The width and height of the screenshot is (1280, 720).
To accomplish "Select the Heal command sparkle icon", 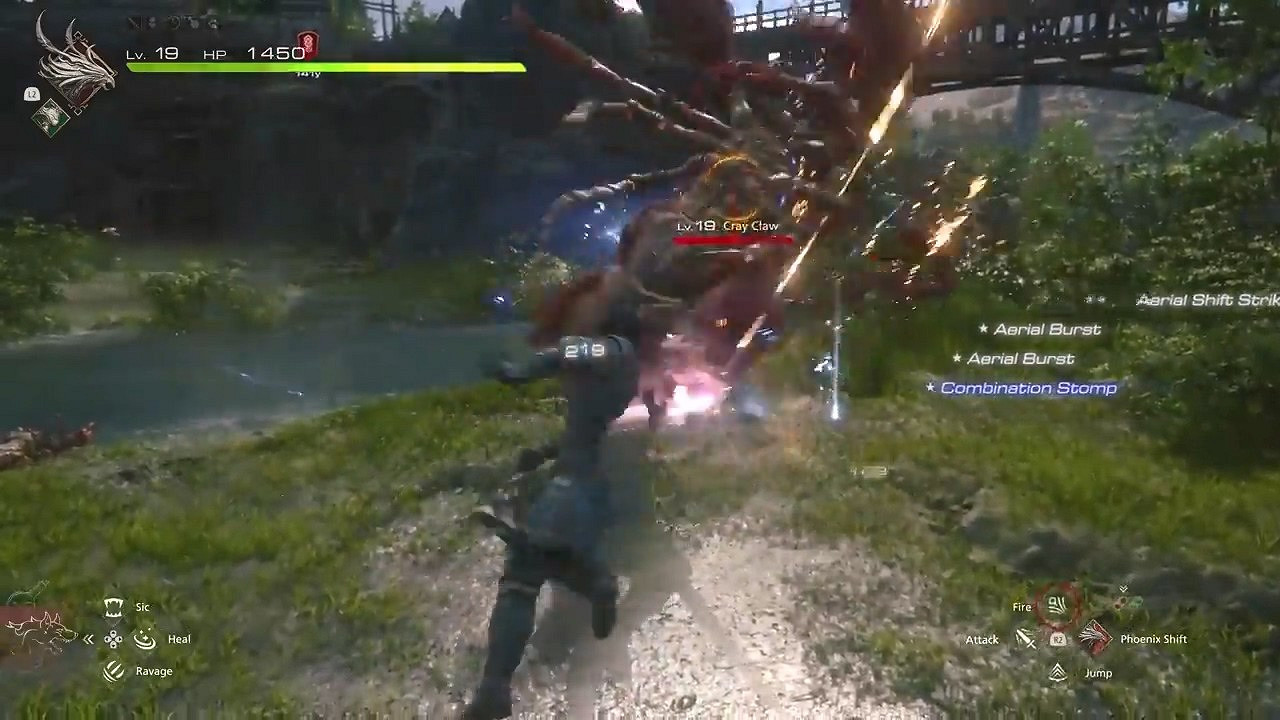I will [144, 638].
